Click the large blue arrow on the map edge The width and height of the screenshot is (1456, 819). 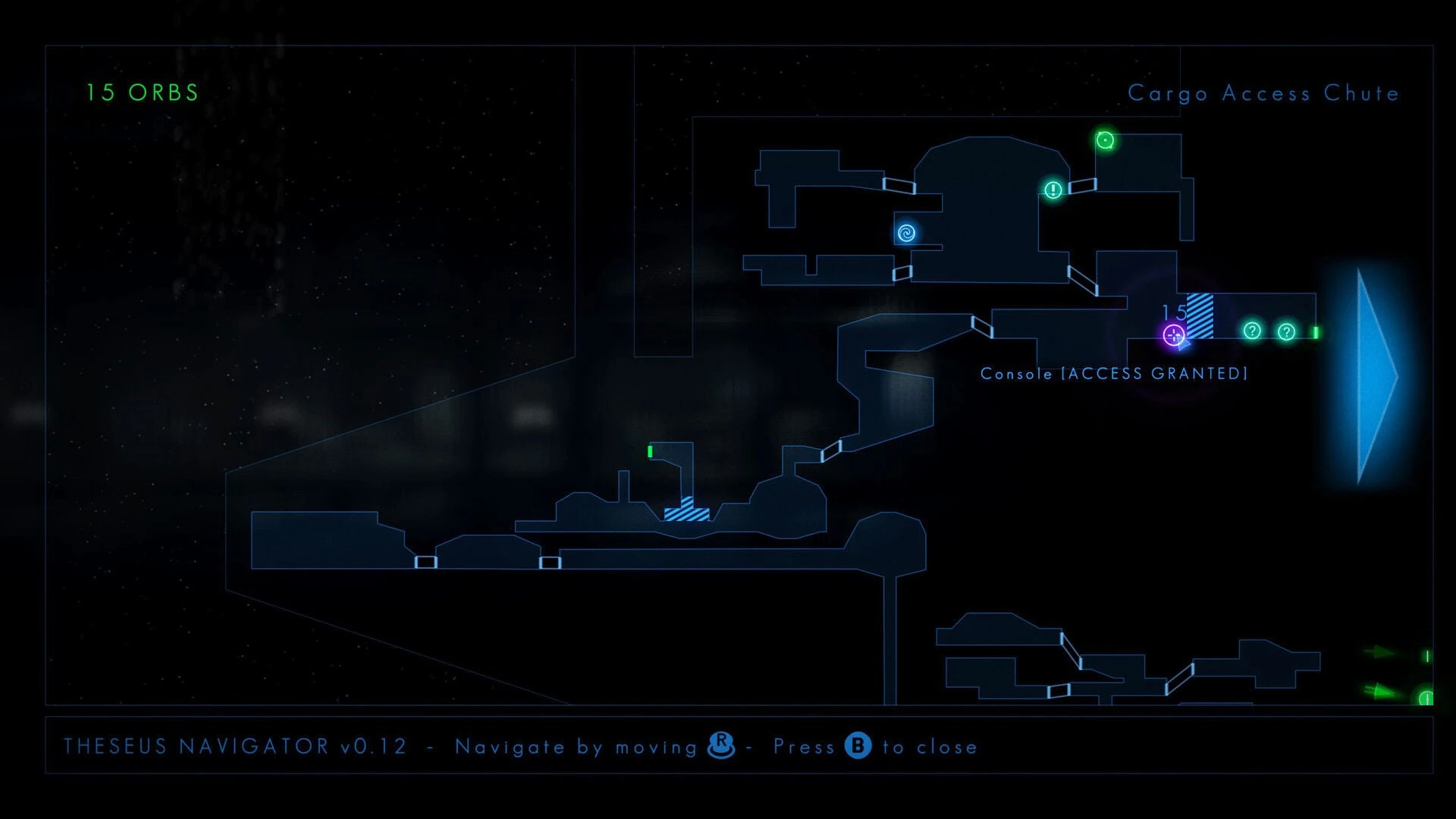pyautogui.click(x=1374, y=376)
